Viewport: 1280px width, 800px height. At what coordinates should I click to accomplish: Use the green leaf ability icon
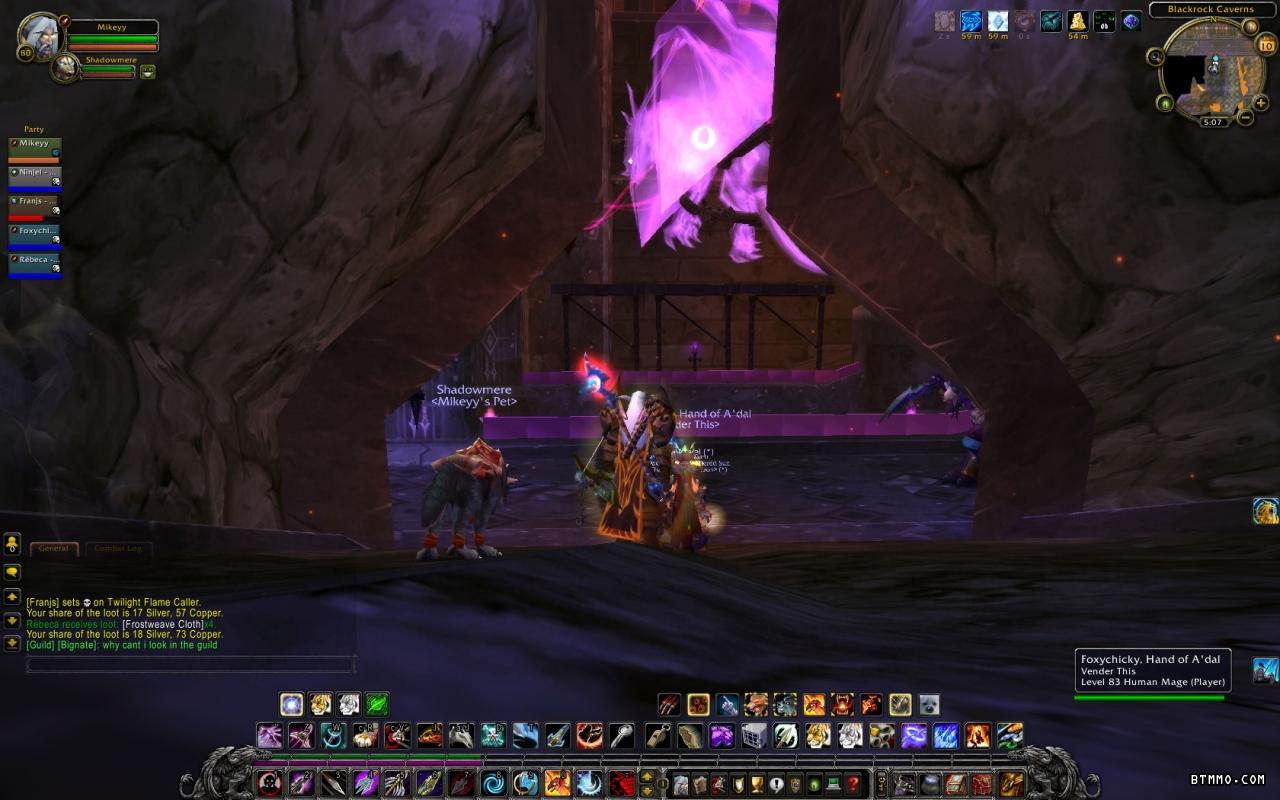[x=377, y=704]
